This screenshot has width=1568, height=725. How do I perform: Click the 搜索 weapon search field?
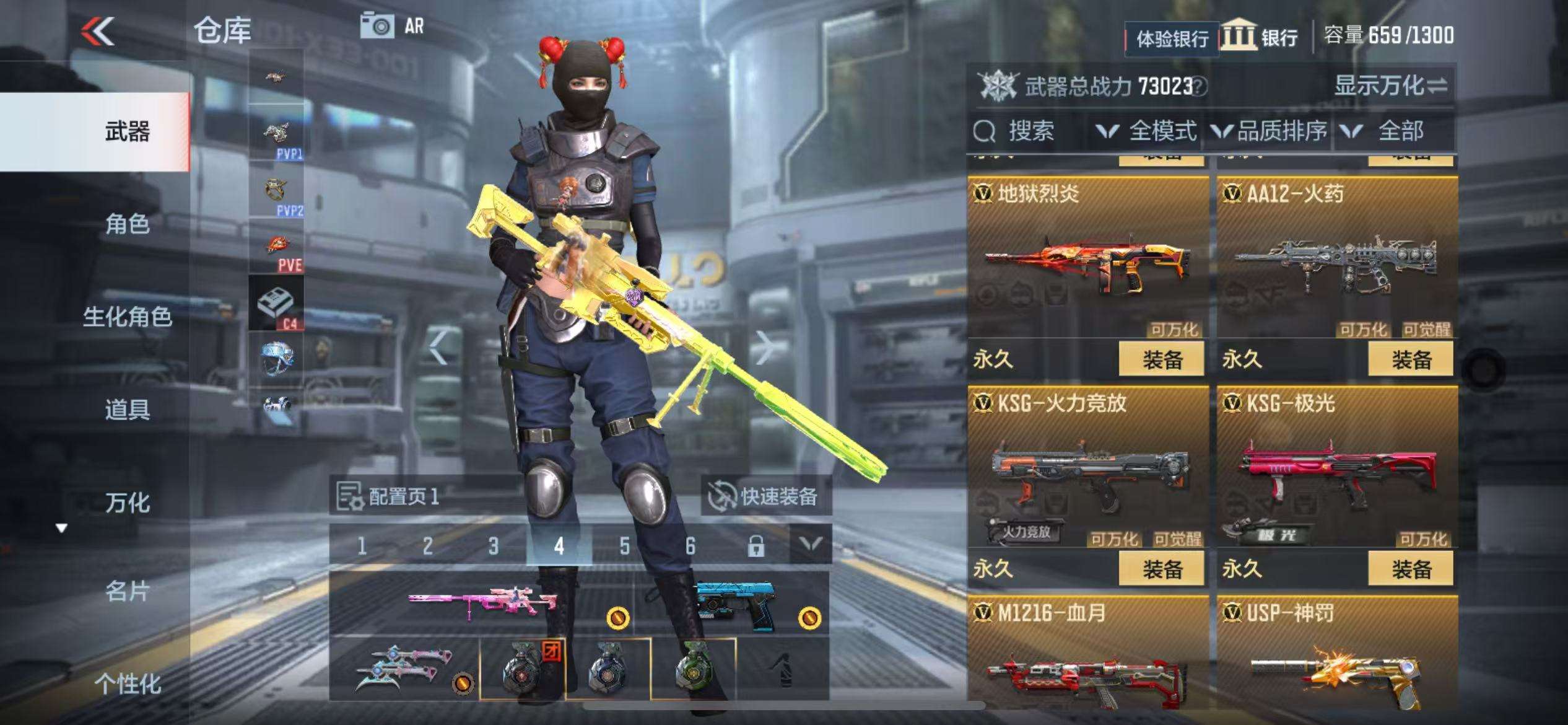1028,131
